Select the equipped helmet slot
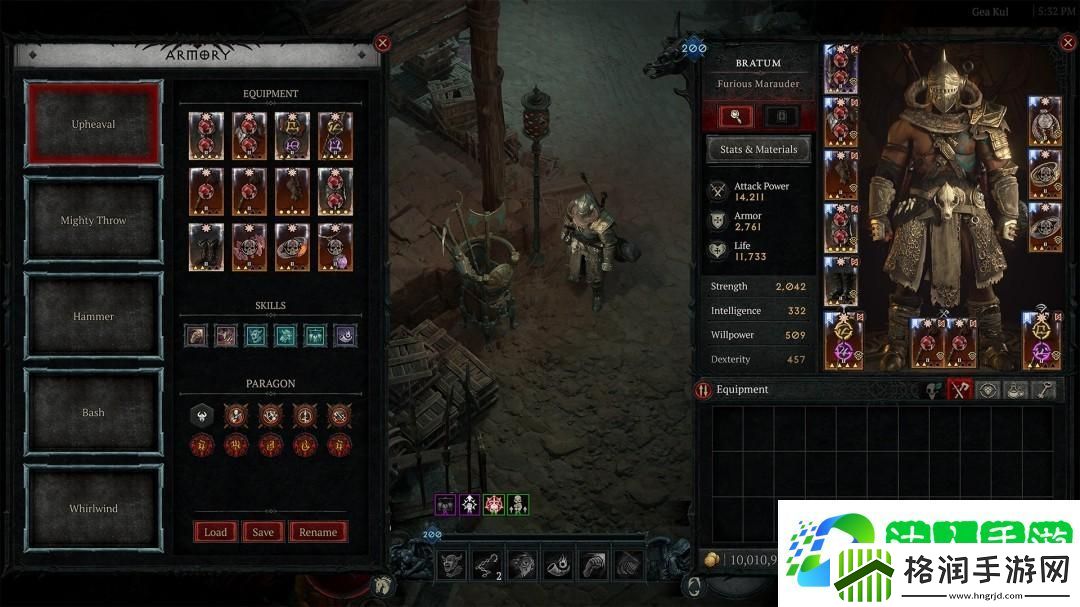Viewport: 1080px width, 607px height. (839, 67)
